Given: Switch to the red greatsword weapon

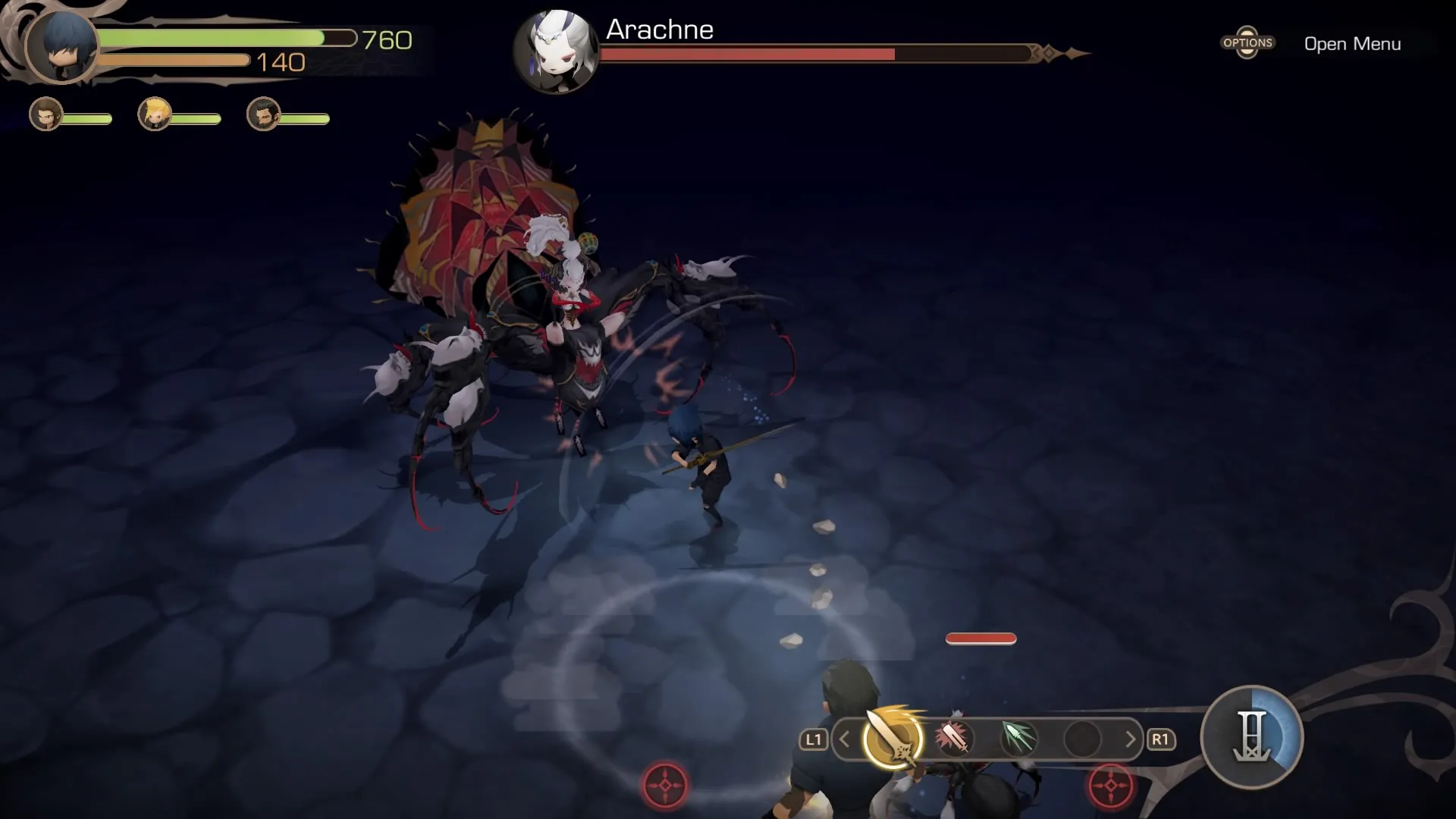Looking at the screenshot, I should (954, 738).
